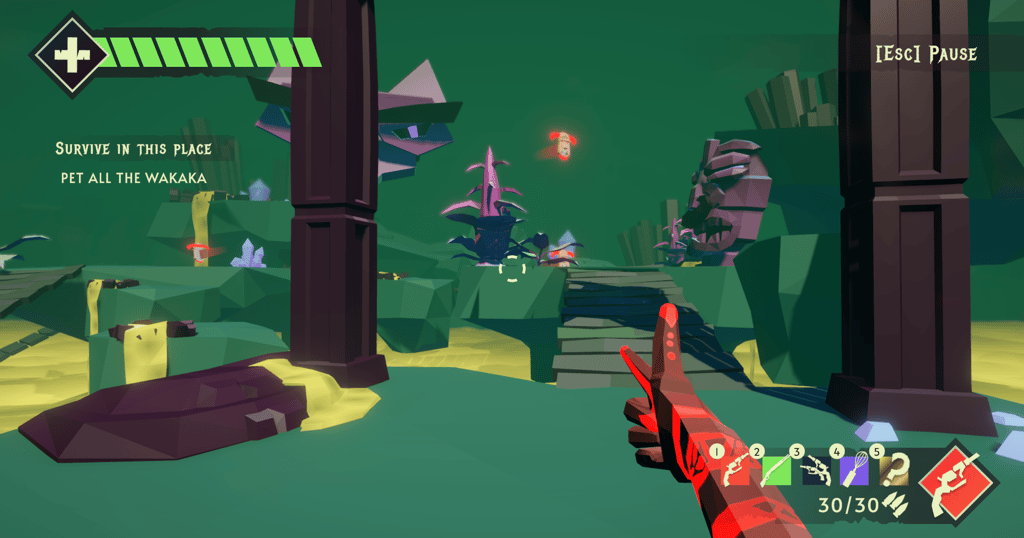Select the 'Pet all the Wakaka' objective

click(133, 178)
